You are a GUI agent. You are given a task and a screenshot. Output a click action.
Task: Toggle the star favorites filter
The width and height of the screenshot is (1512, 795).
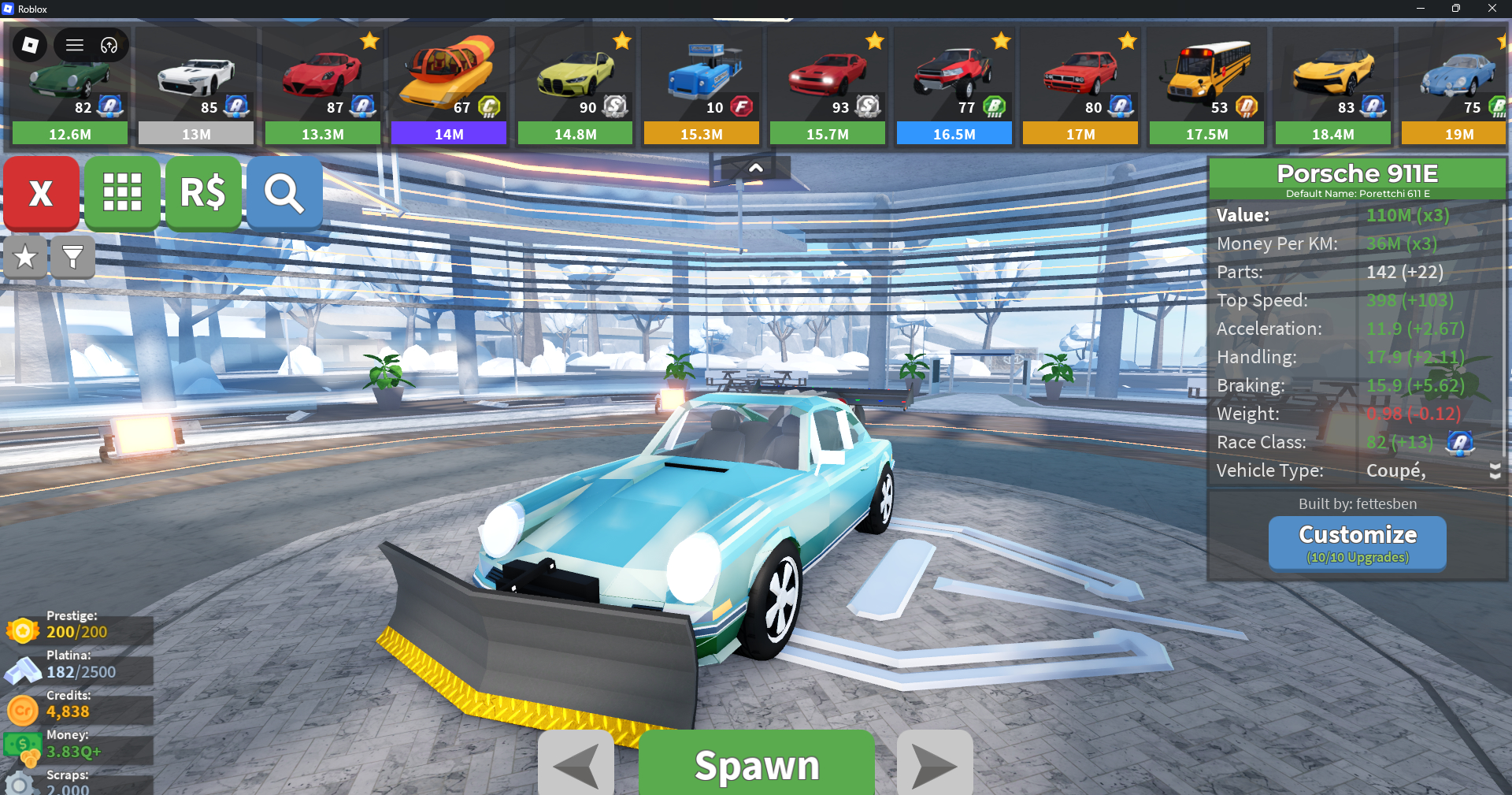tap(25, 257)
